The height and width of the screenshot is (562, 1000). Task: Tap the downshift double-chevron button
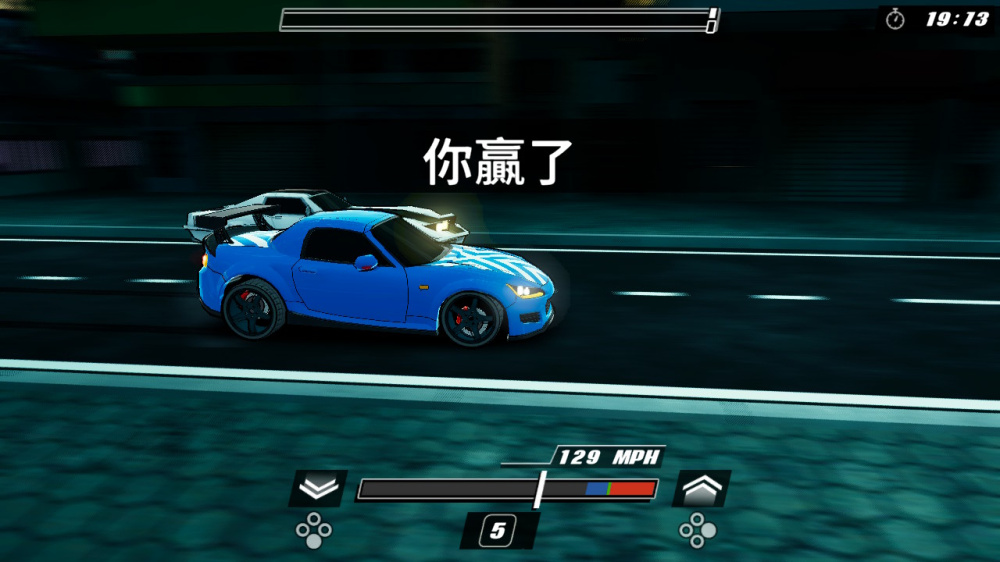click(318, 488)
